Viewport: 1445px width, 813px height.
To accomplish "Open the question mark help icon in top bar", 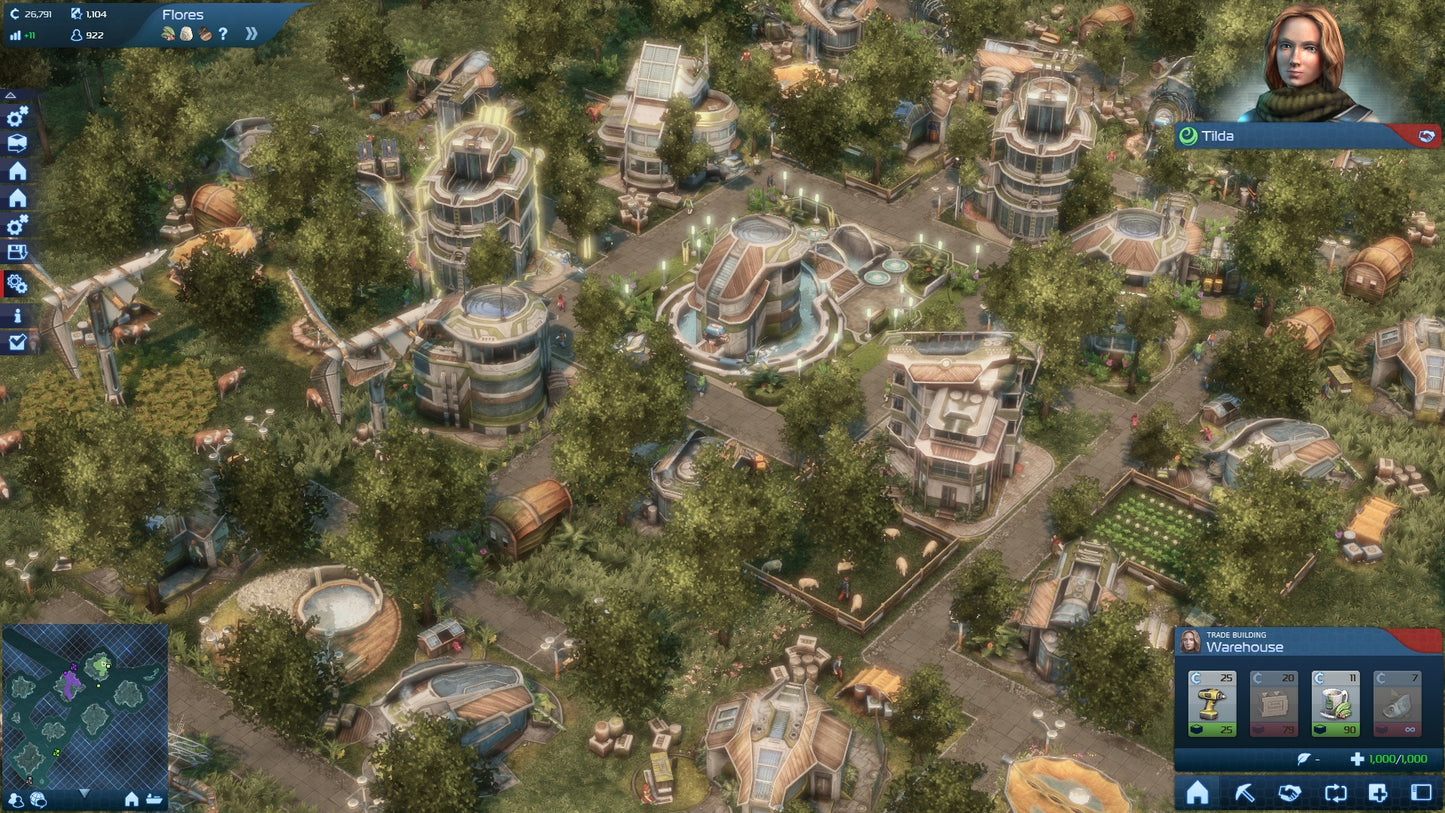I will point(222,33).
